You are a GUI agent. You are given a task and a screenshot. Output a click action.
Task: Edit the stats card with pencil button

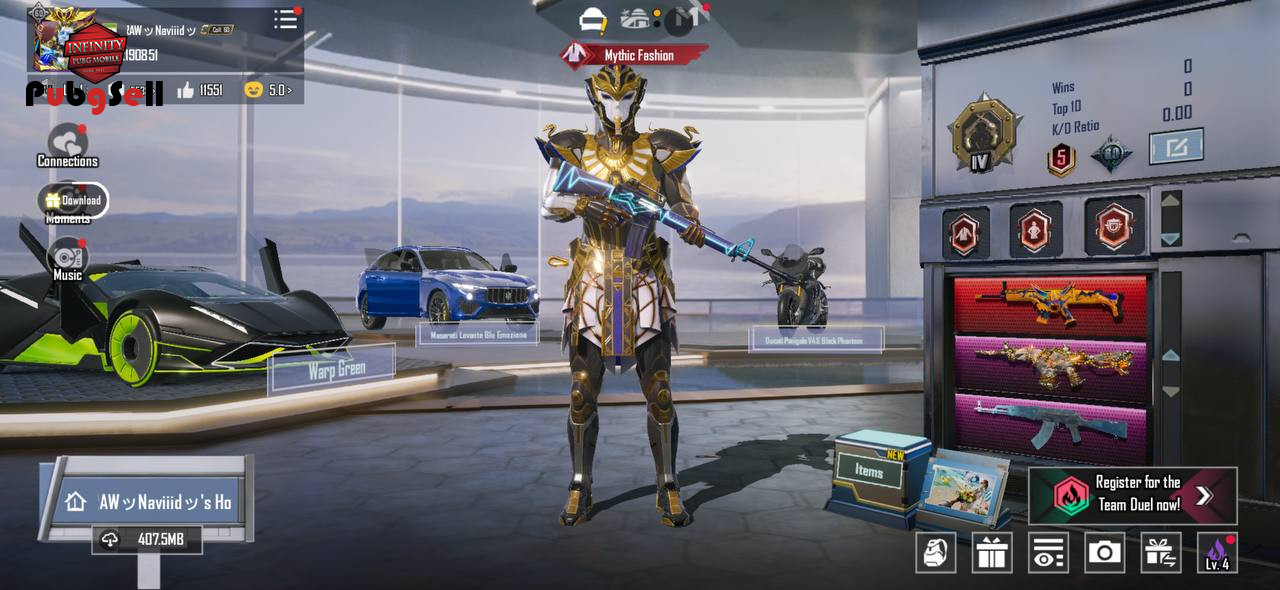click(1175, 147)
